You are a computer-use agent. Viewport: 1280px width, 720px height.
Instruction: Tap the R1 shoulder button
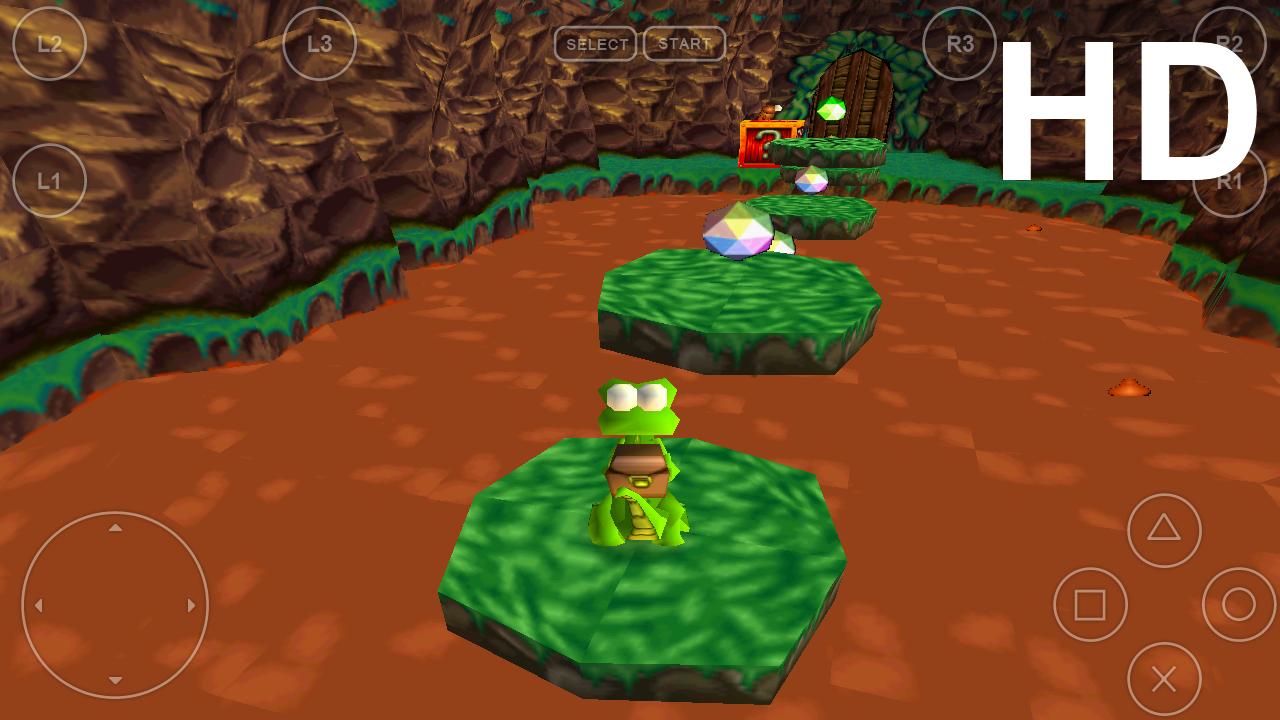(x=1229, y=181)
